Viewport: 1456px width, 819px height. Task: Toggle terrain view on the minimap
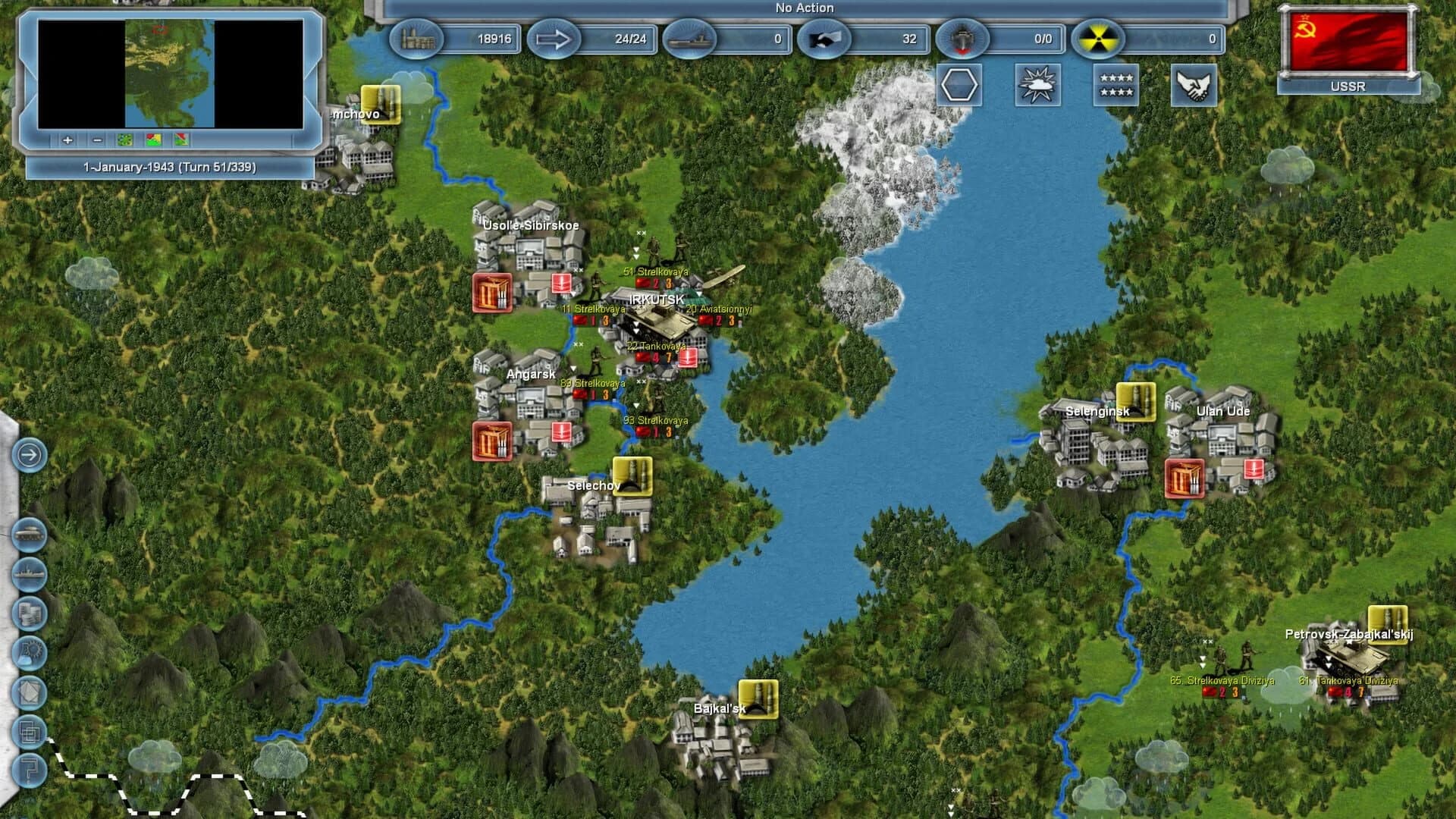click(x=124, y=140)
